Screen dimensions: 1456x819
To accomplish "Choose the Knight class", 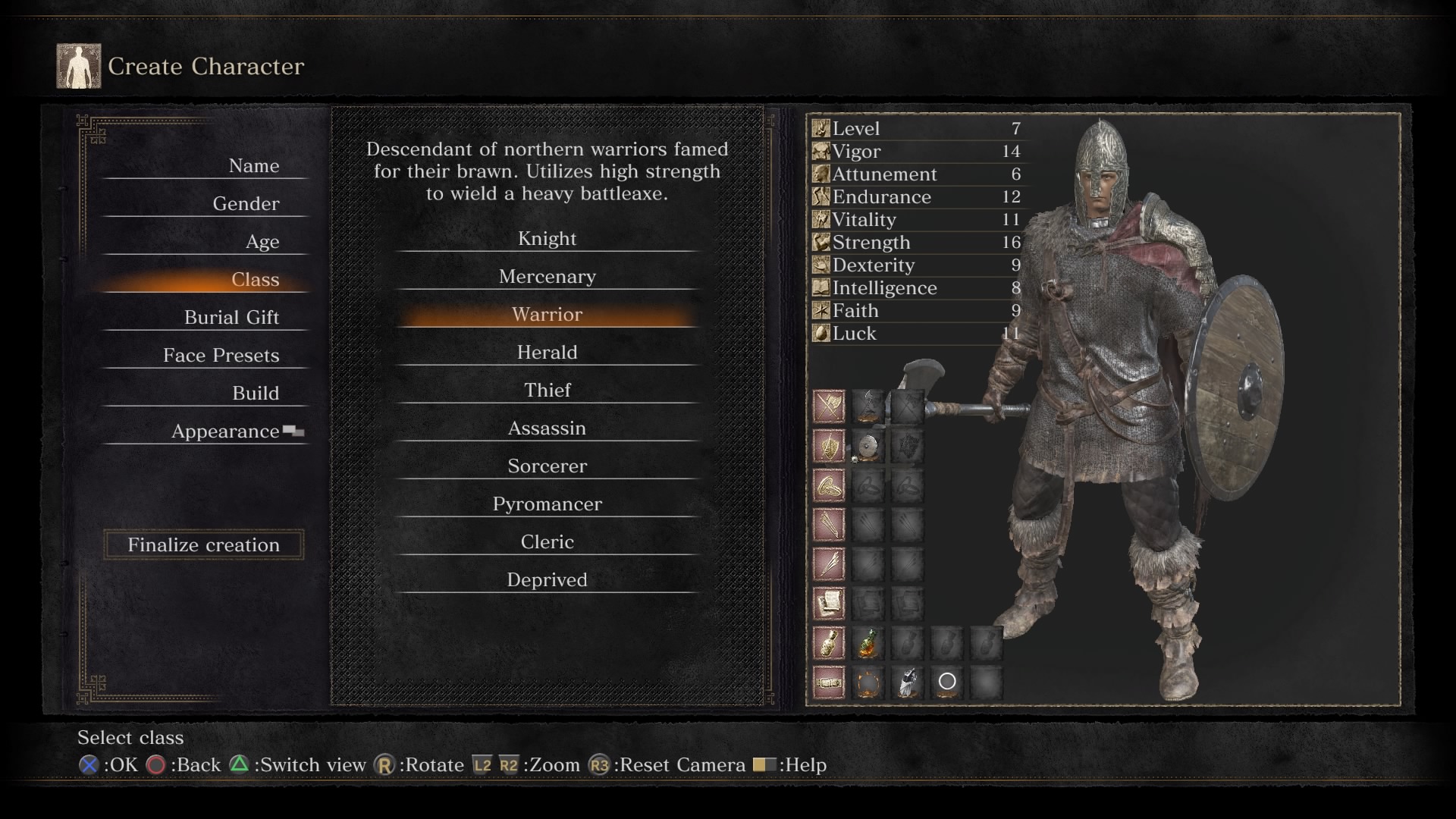I will pos(547,239).
